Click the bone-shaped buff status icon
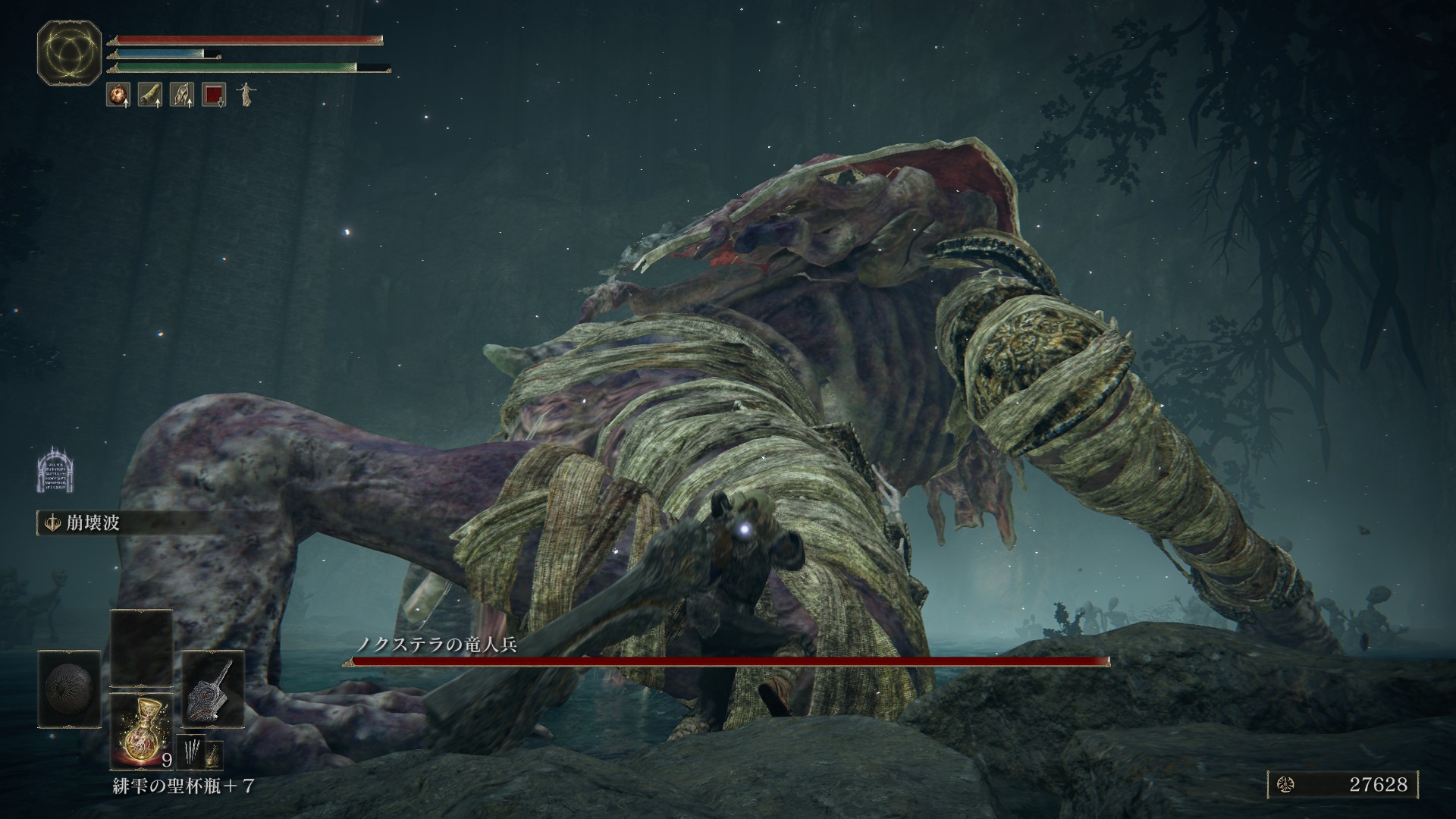This screenshot has height=819, width=1456. pyautogui.click(x=149, y=95)
